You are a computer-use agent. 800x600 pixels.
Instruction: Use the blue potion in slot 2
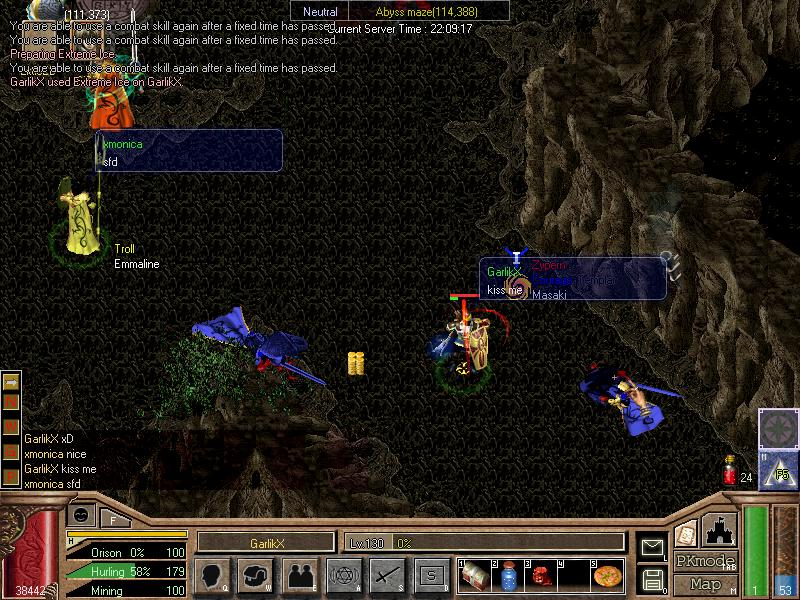[508, 576]
